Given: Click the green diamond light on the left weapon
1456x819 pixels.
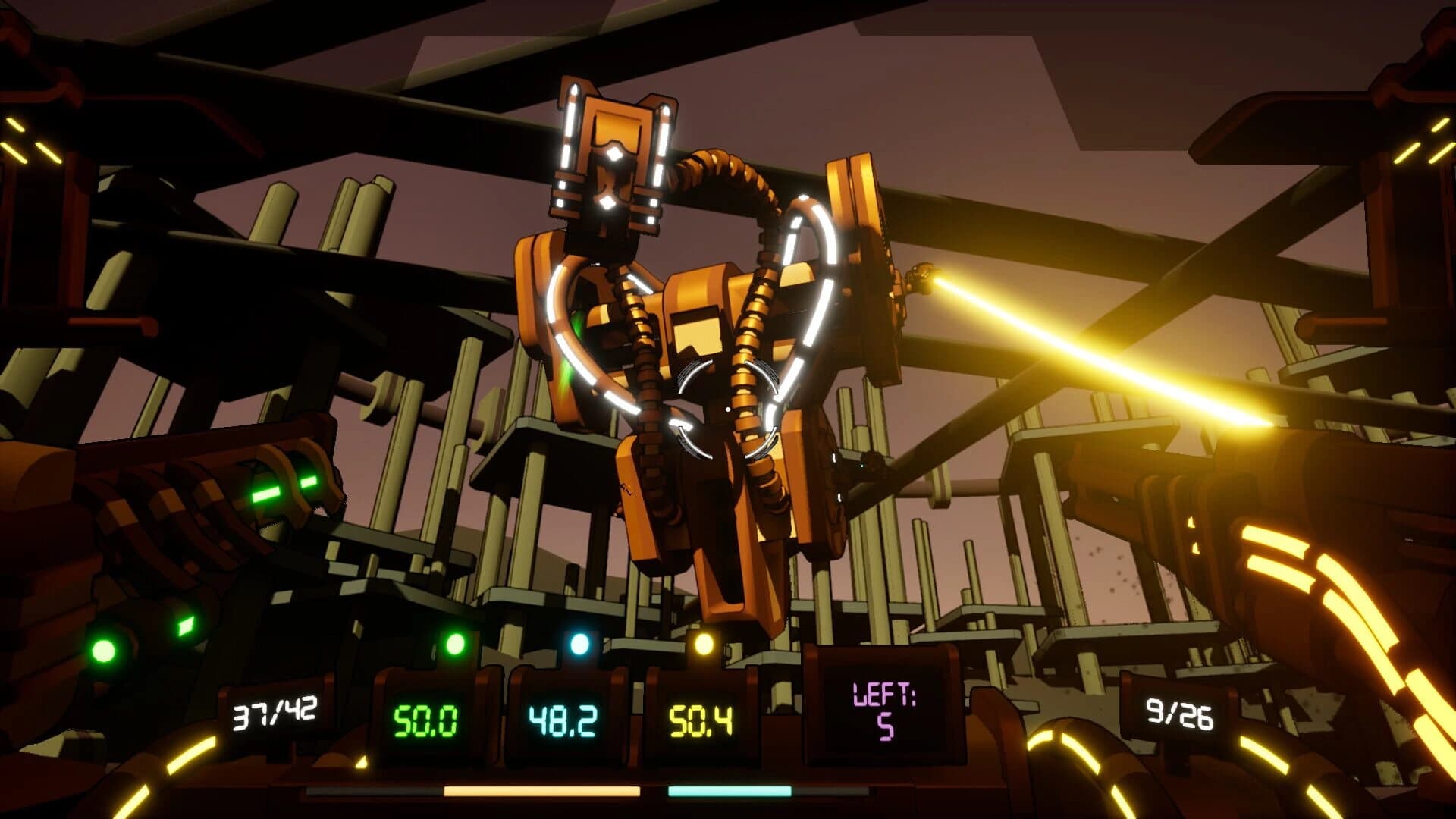Looking at the screenshot, I should 186,627.
